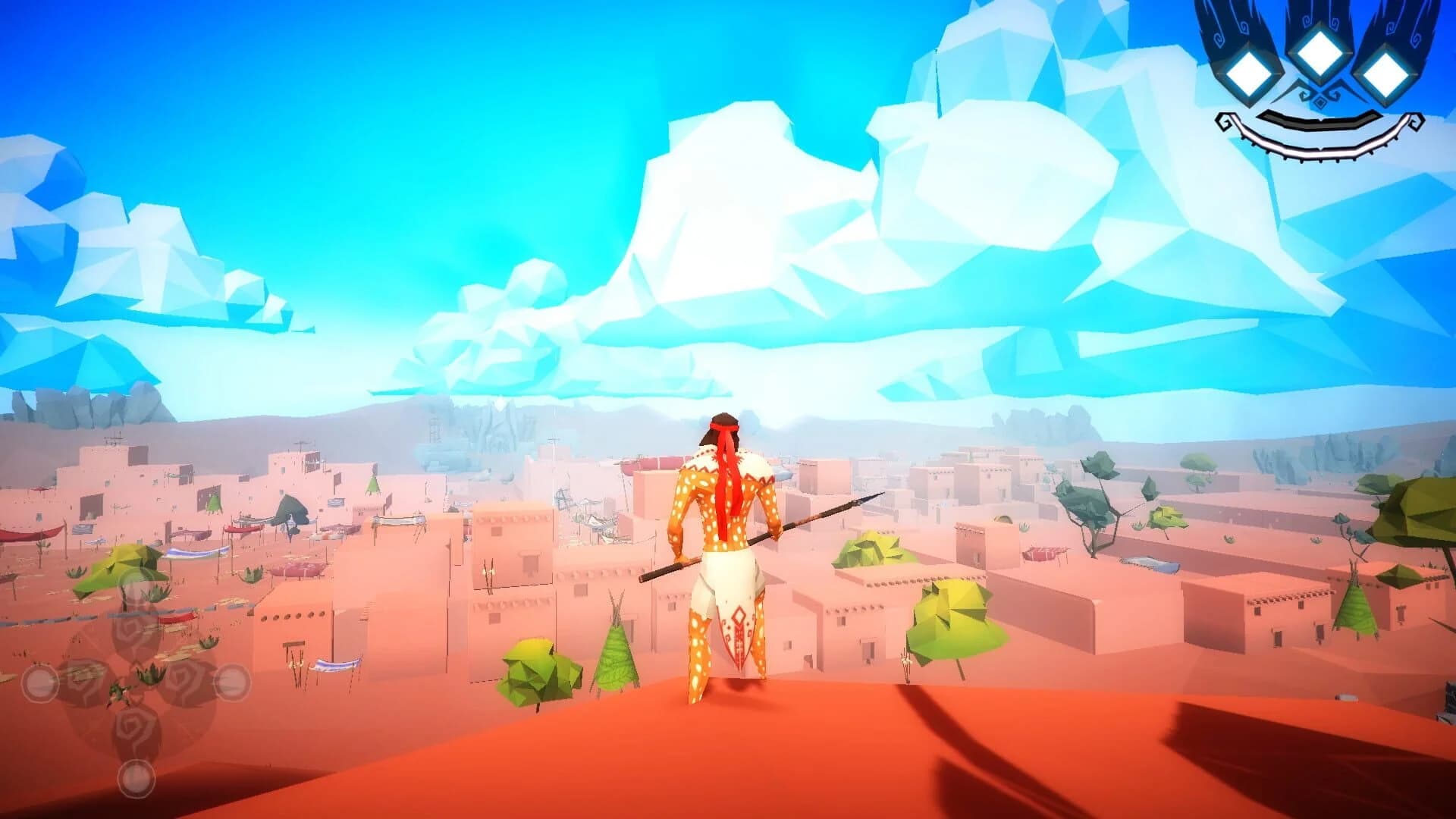1456x819 pixels.
Task: Click the small diamond mark between the feathers
Action: click(1319, 101)
